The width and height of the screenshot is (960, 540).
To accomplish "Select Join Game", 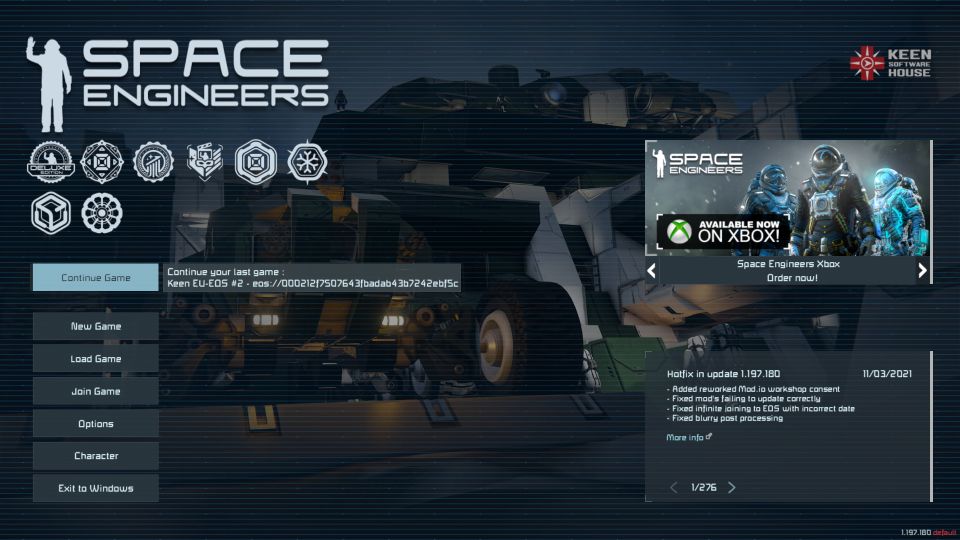I will (96, 391).
